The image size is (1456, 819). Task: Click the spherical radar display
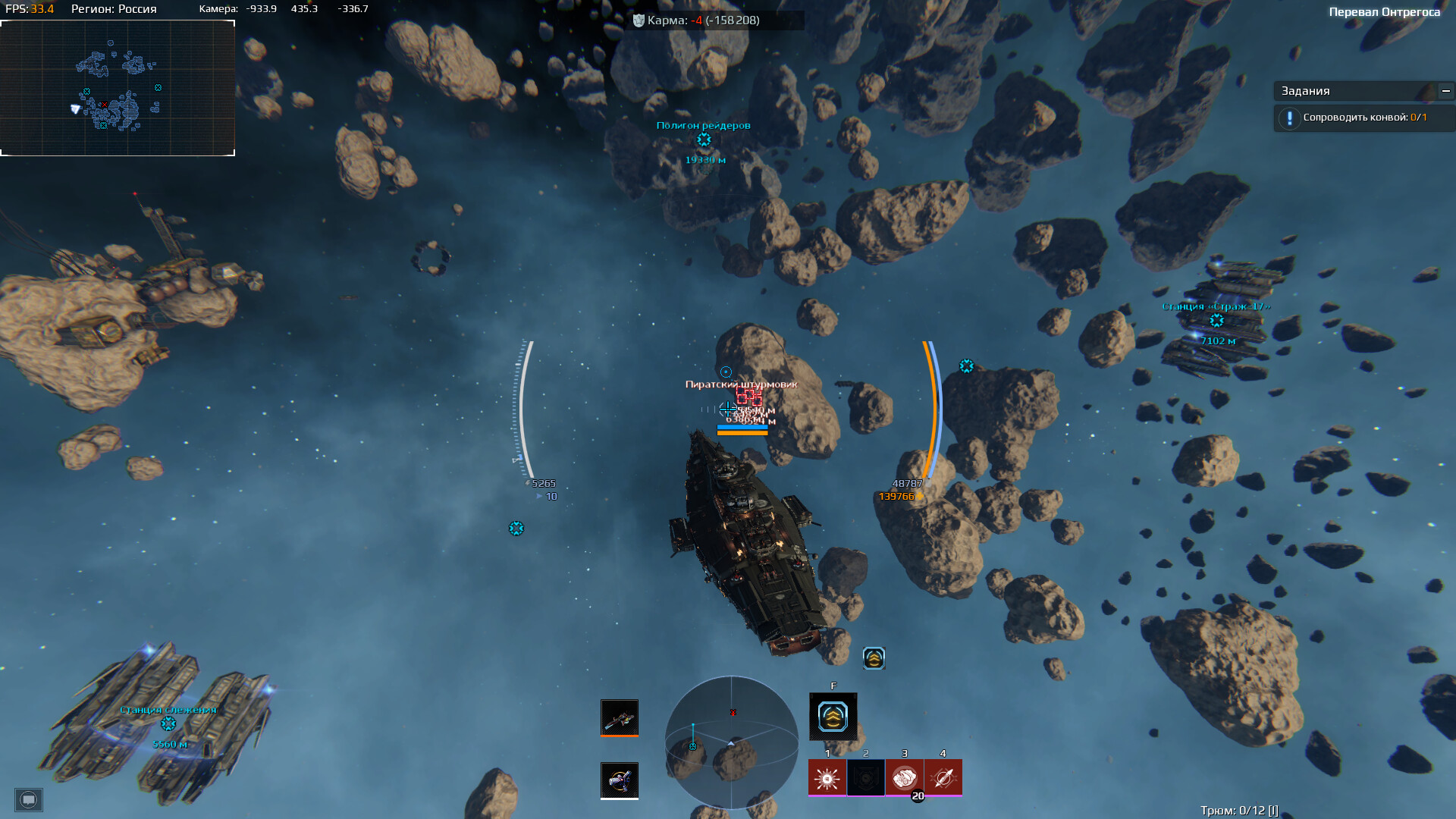[731, 742]
